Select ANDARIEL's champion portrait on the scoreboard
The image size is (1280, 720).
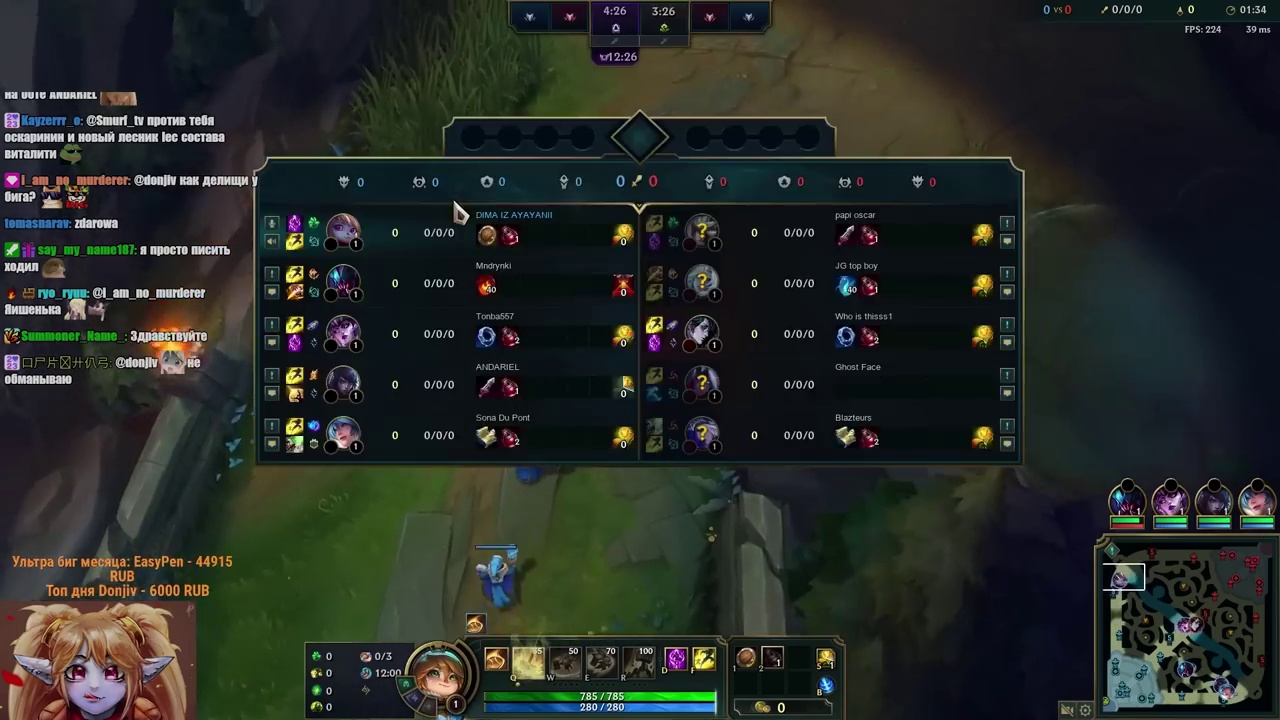coord(343,384)
